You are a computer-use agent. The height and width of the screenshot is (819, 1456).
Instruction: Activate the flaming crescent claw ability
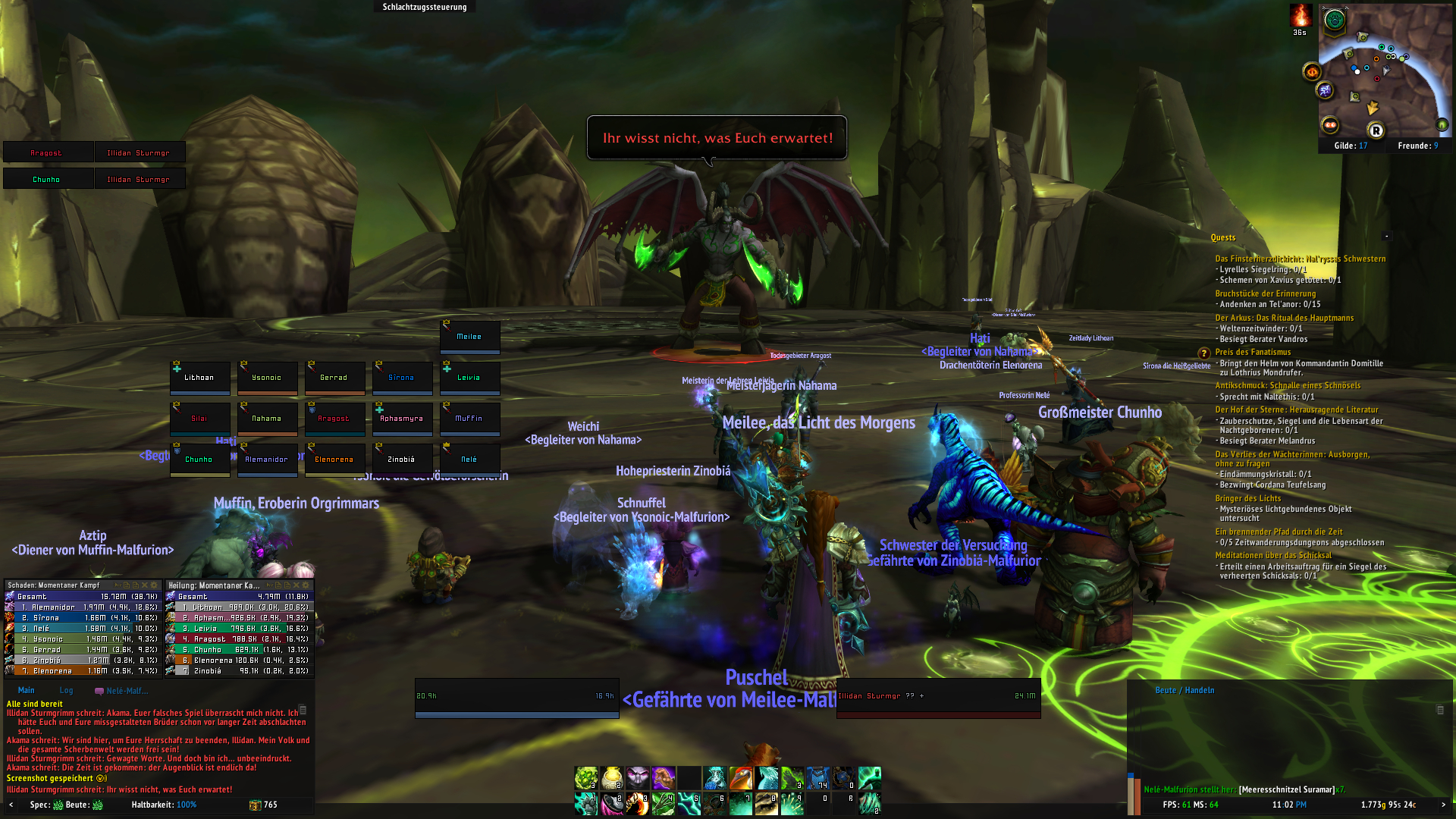(x=638, y=804)
